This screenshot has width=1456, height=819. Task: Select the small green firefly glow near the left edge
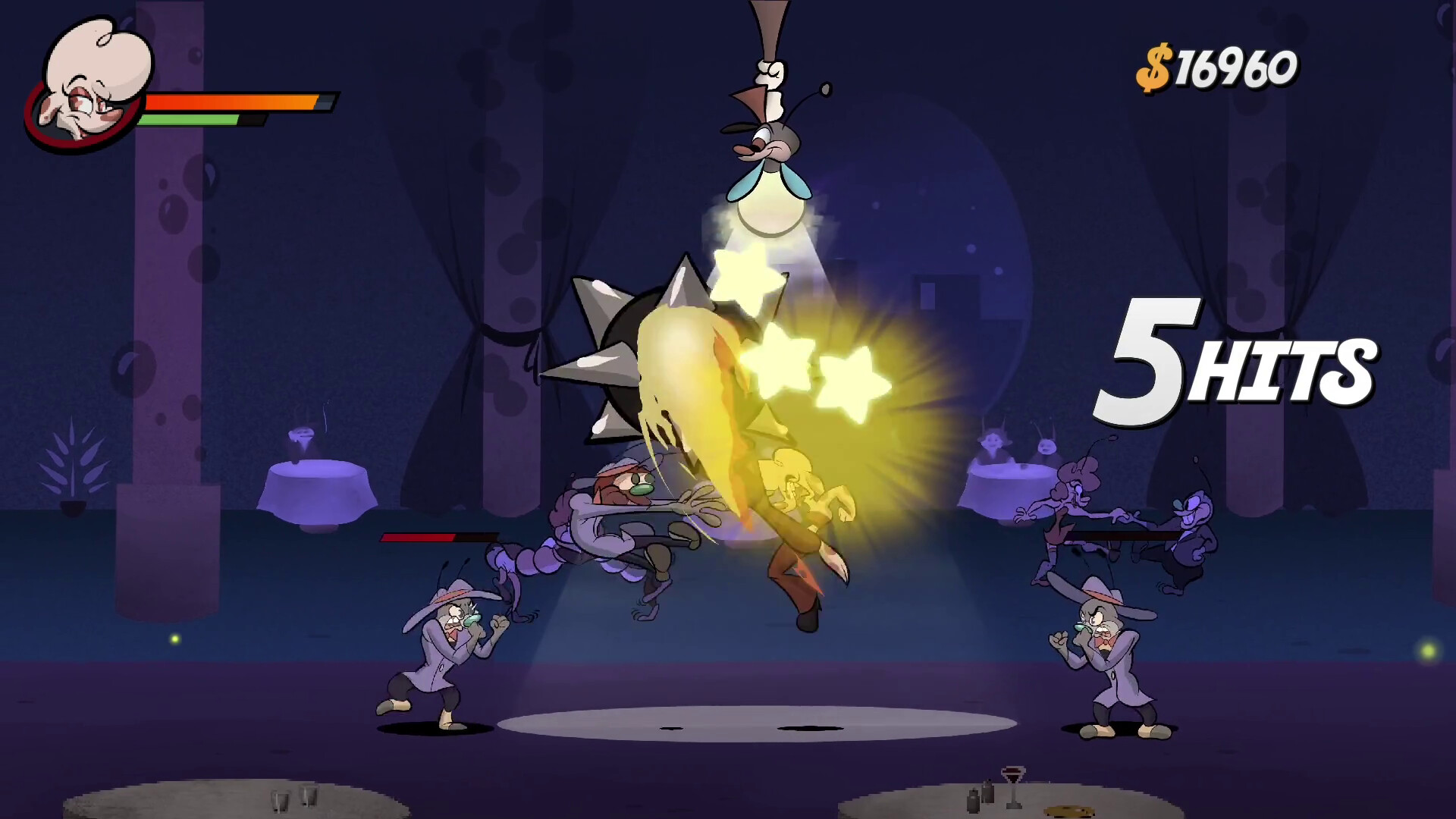pos(174,639)
